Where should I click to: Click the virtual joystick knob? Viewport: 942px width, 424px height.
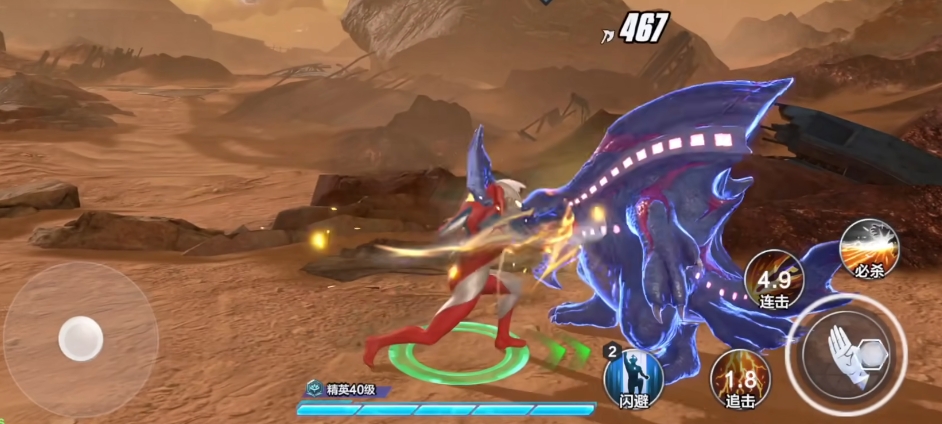click(x=80, y=338)
